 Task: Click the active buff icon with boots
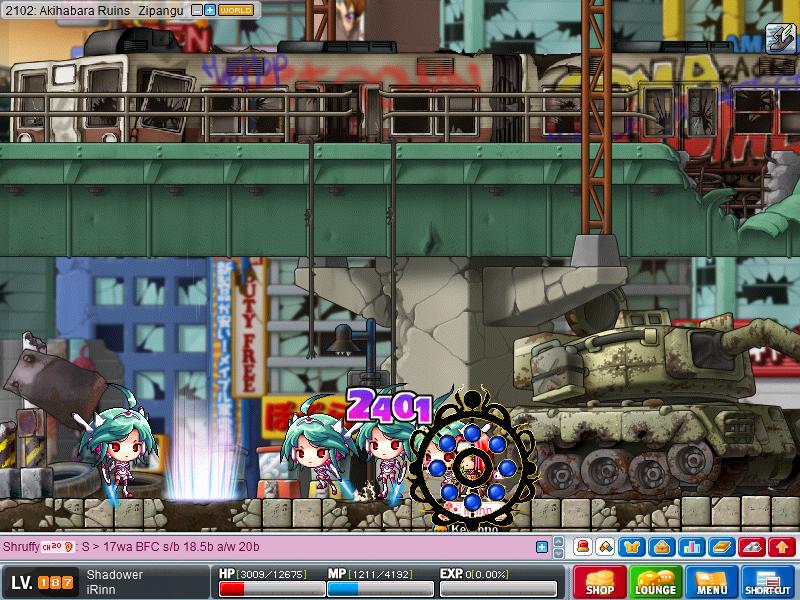pyautogui.click(x=780, y=38)
